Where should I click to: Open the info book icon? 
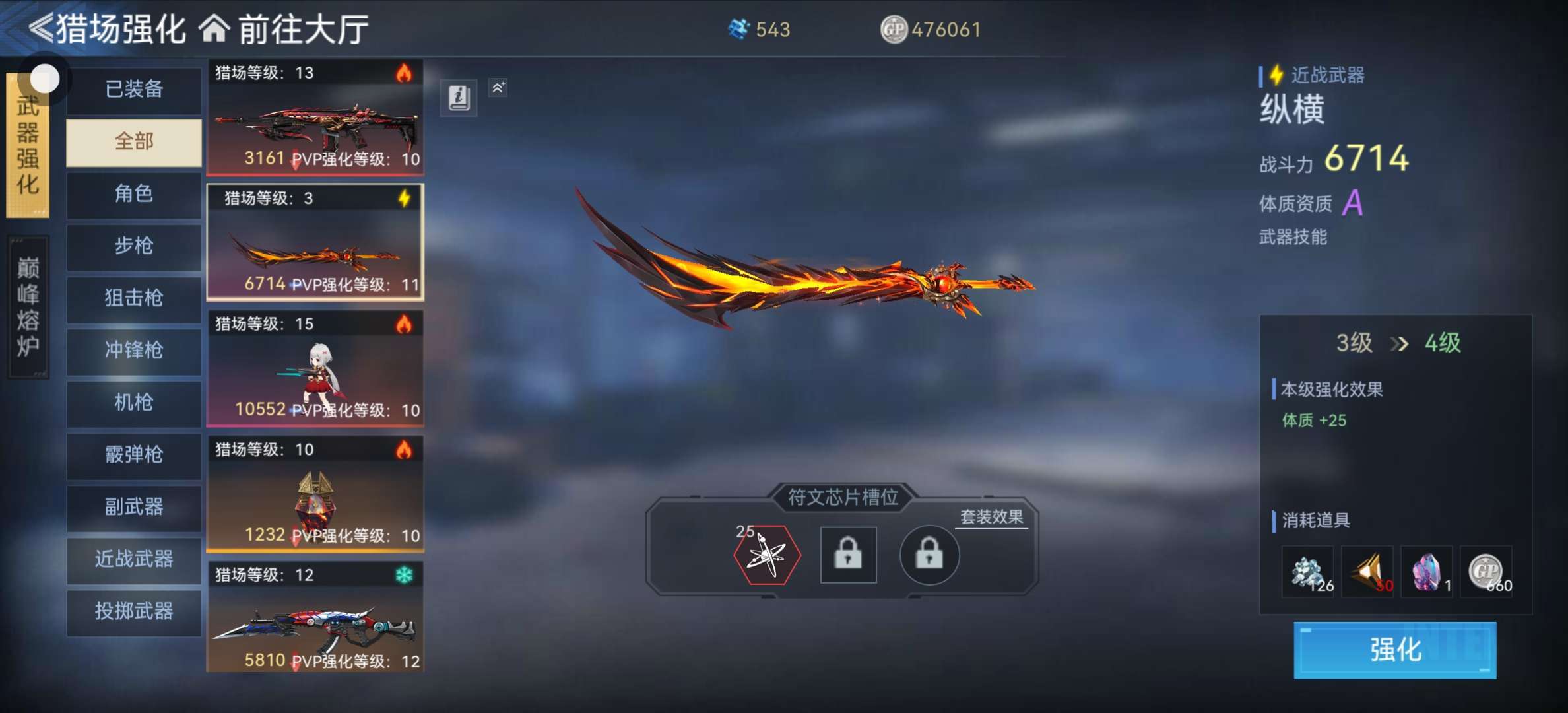tap(459, 98)
